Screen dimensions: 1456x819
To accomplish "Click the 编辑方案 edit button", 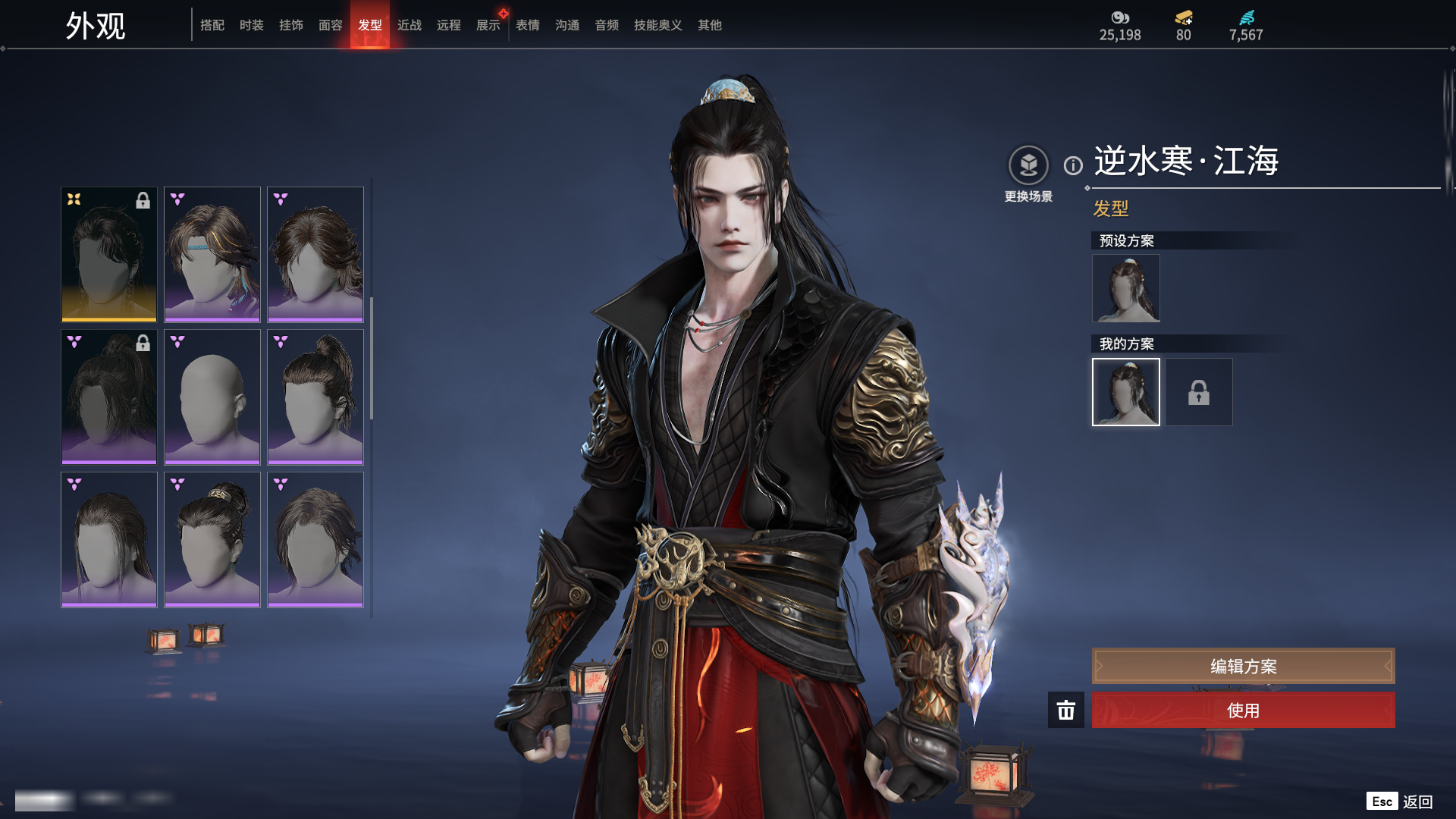I will pyautogui.click(x=1243, y=667).
